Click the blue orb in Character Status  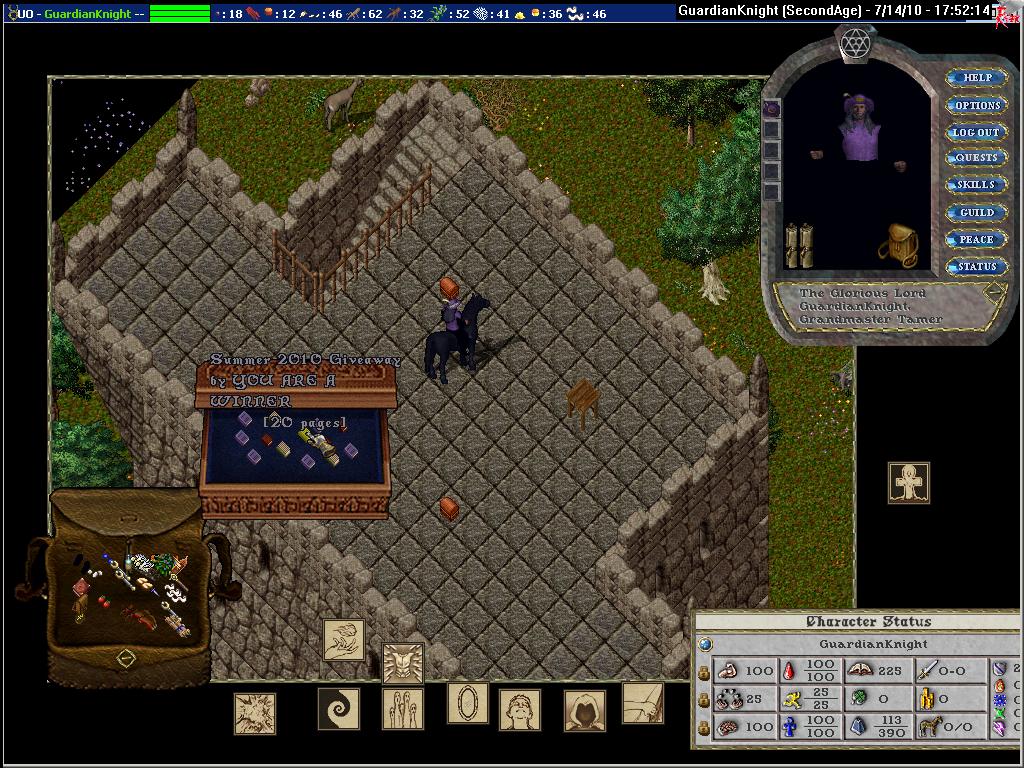click(704, 645)
